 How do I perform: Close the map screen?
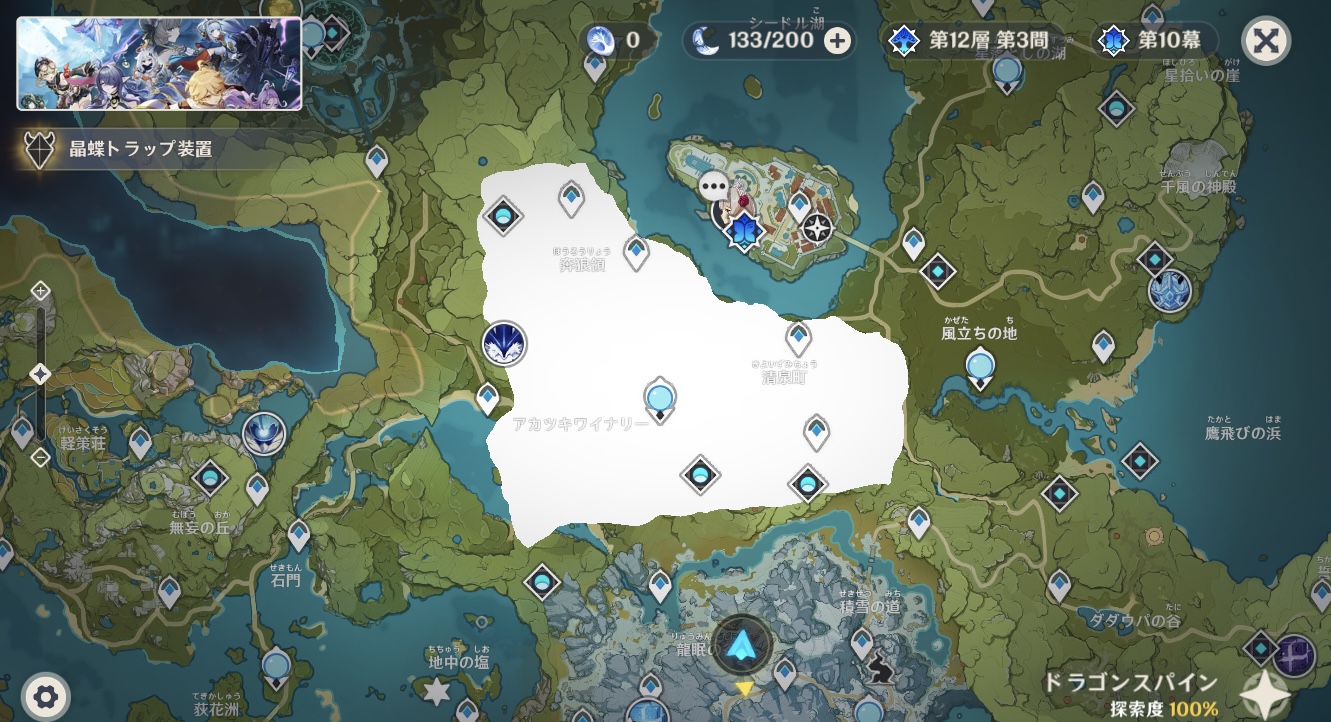pyautogui.click(x=1265, y=41)
